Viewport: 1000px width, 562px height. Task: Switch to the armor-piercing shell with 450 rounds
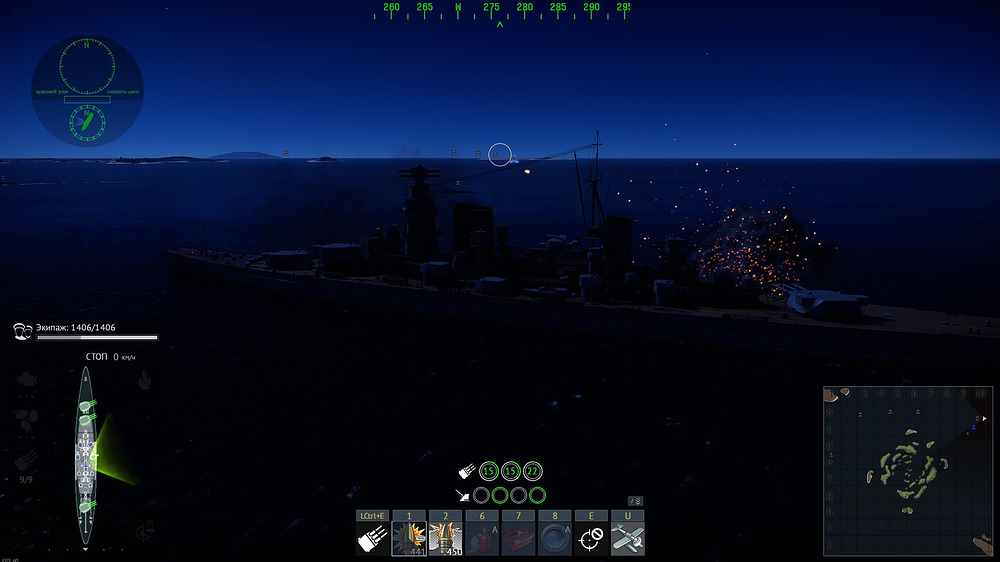[x=445, y=539]
